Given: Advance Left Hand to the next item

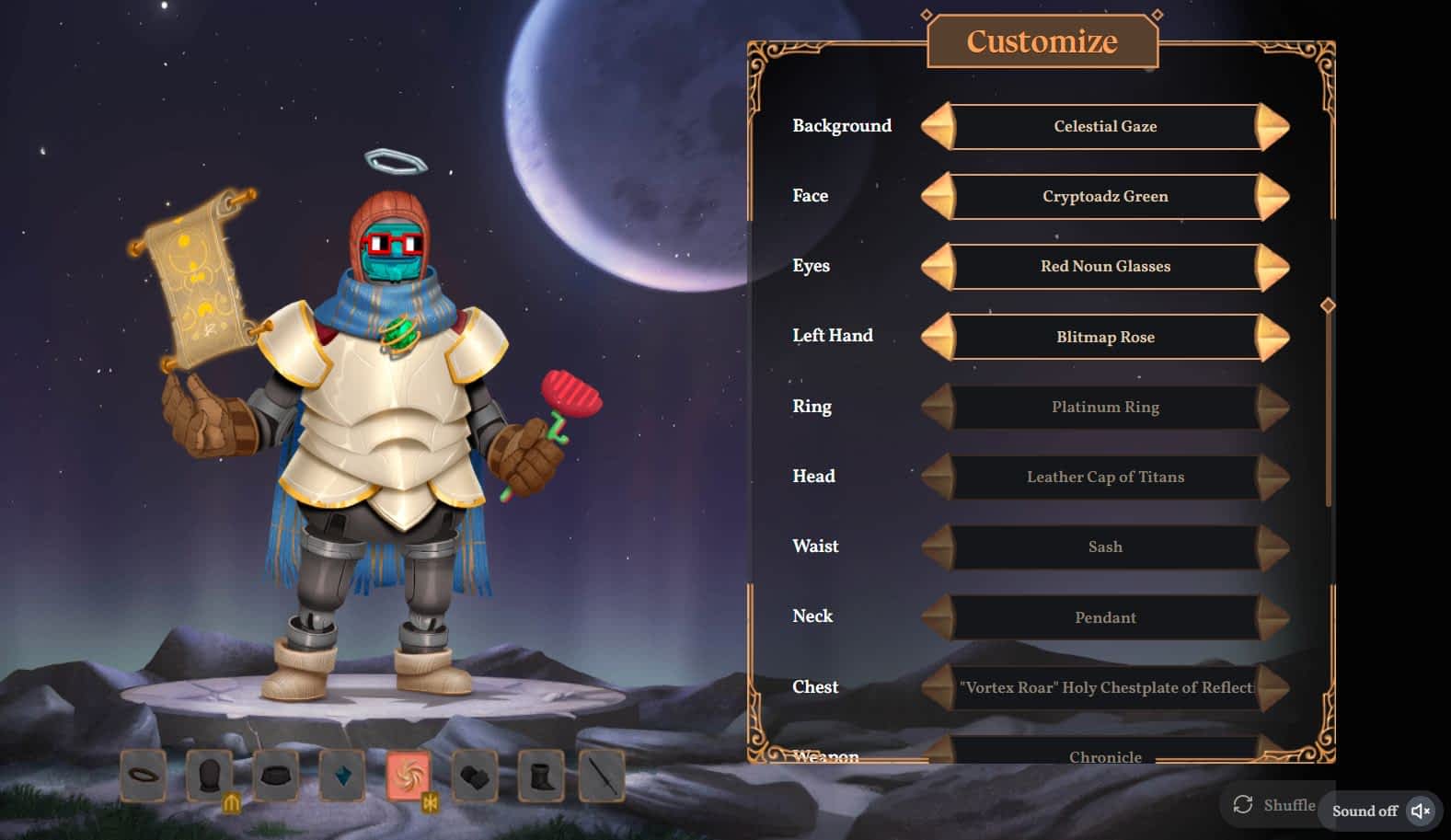Looking at the screenshot, I should (x=1273, y=337).
